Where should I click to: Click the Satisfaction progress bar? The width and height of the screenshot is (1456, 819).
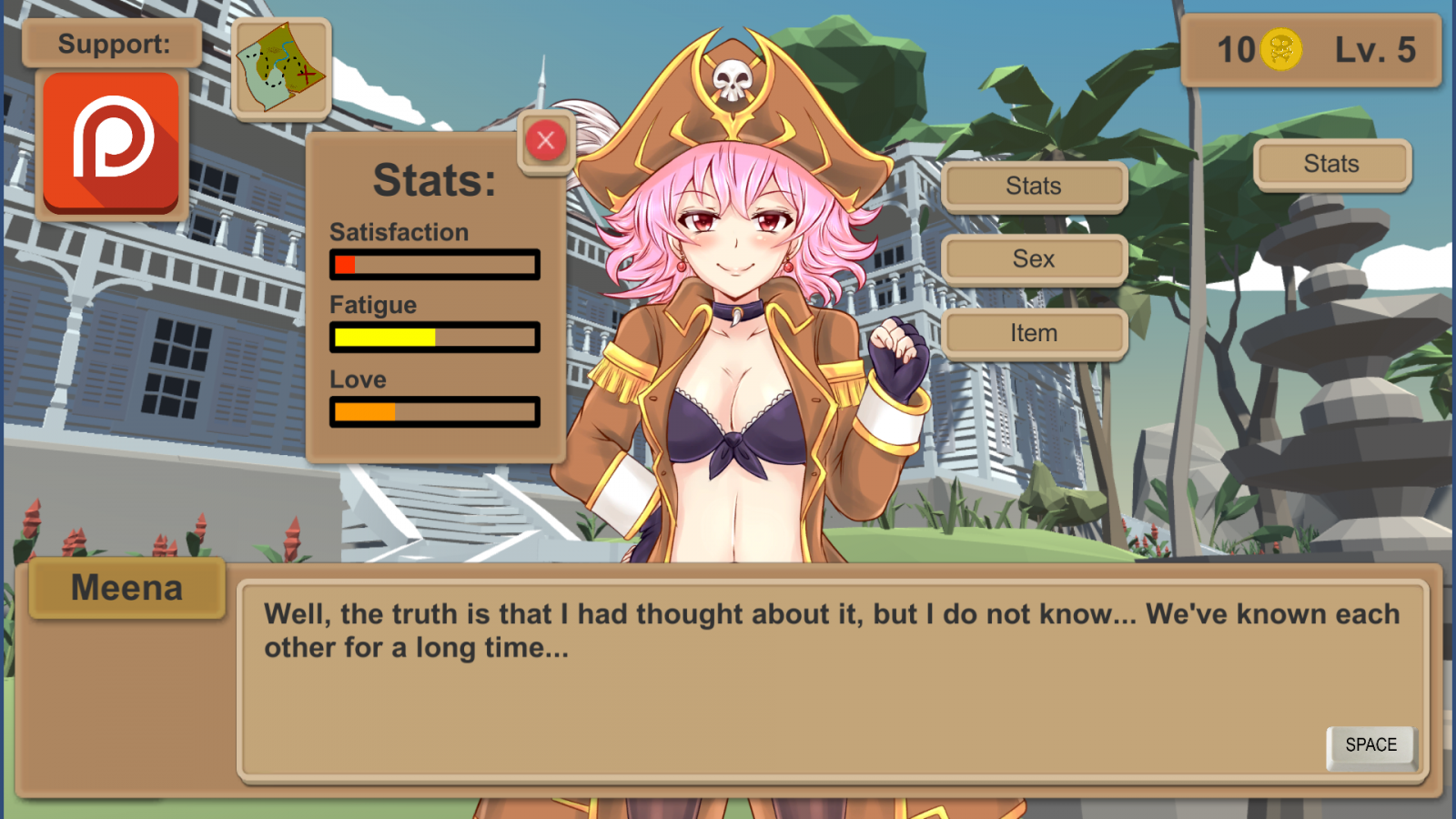435,265
